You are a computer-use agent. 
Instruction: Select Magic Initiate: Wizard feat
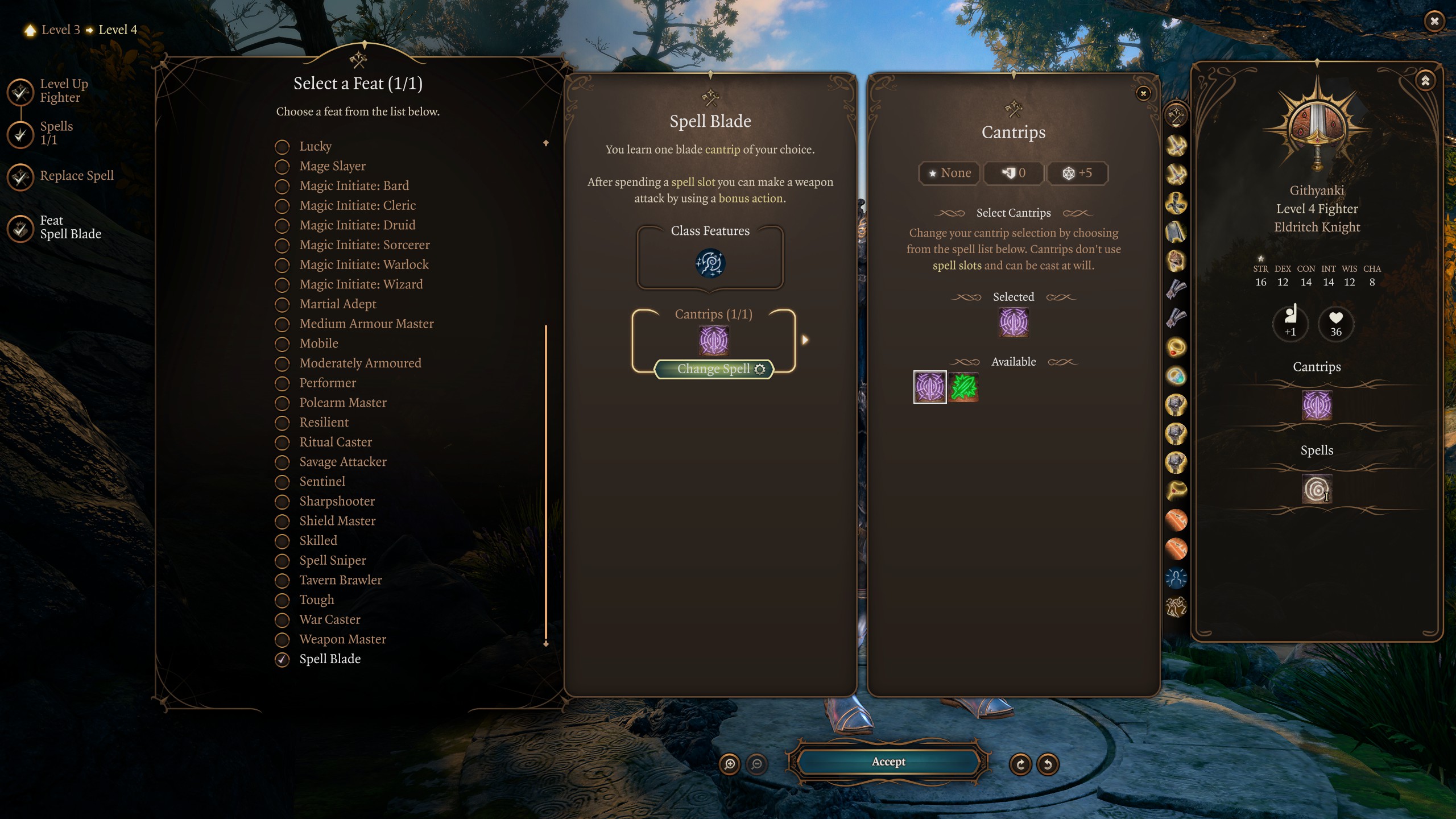click(x=361, y=284)
